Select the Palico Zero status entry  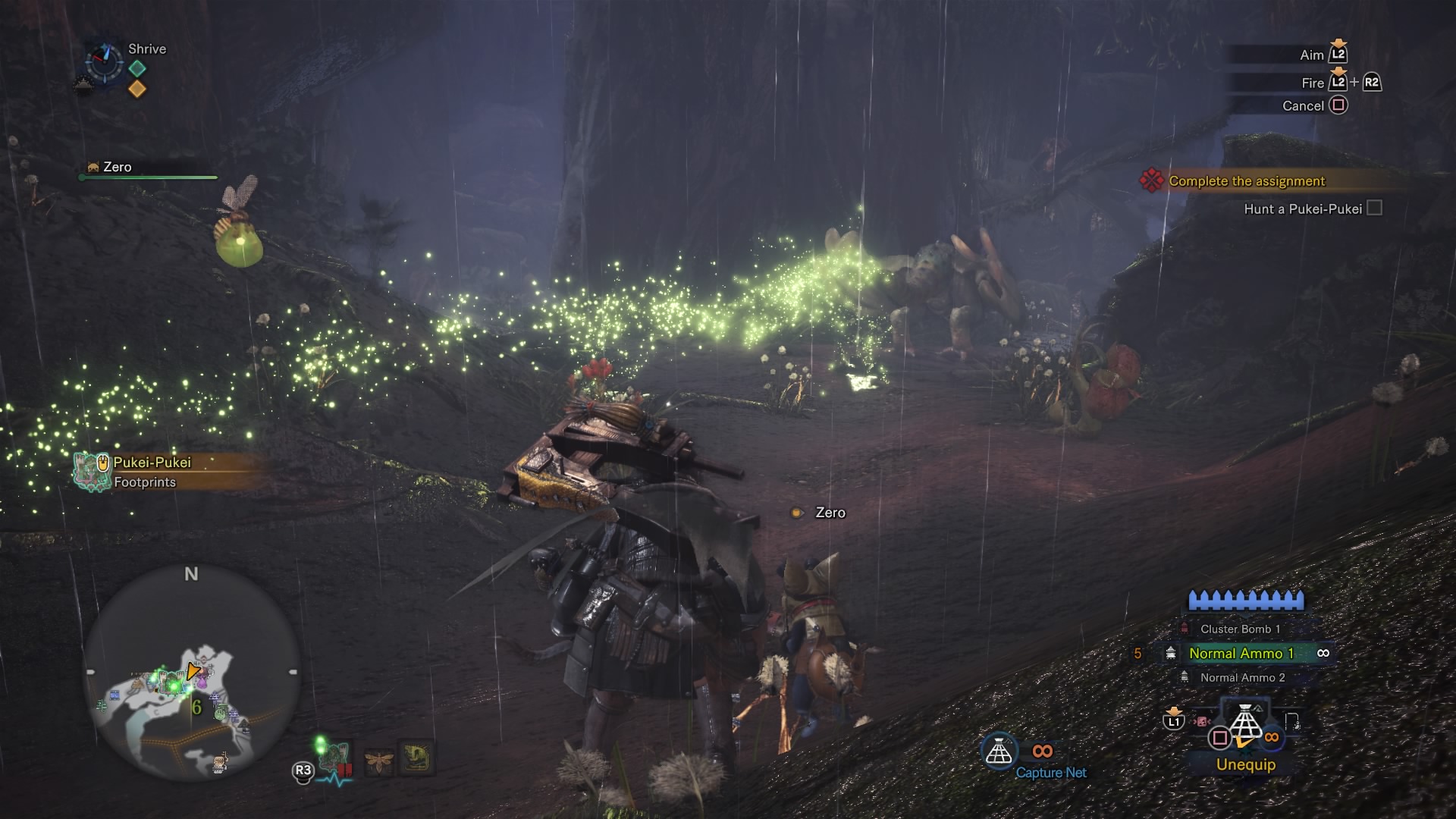pyautogui.click(x=118, y=167)
